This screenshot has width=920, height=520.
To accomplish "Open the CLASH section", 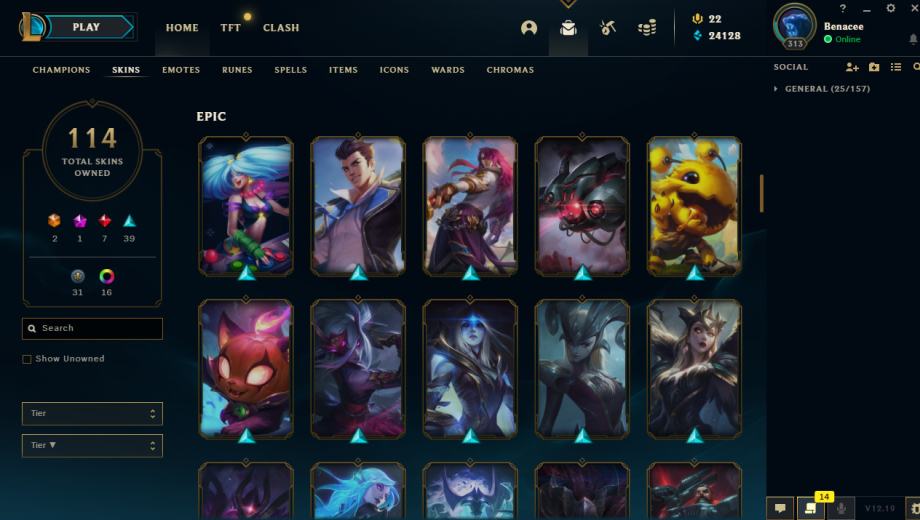I will tap(281, 28).
